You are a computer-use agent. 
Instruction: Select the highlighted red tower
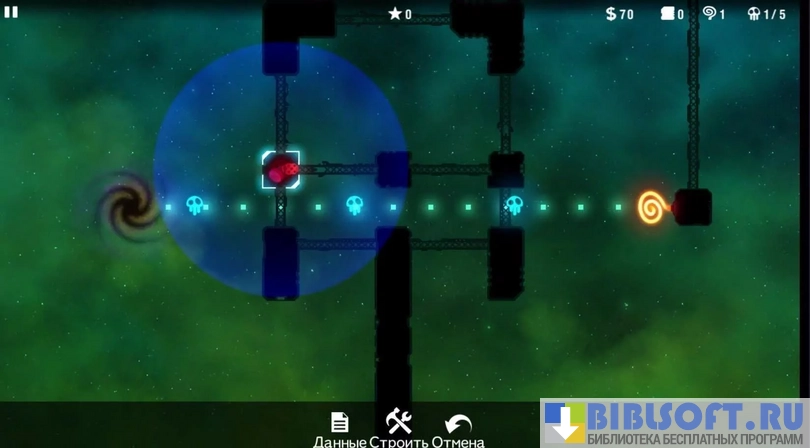pos(280,169)
